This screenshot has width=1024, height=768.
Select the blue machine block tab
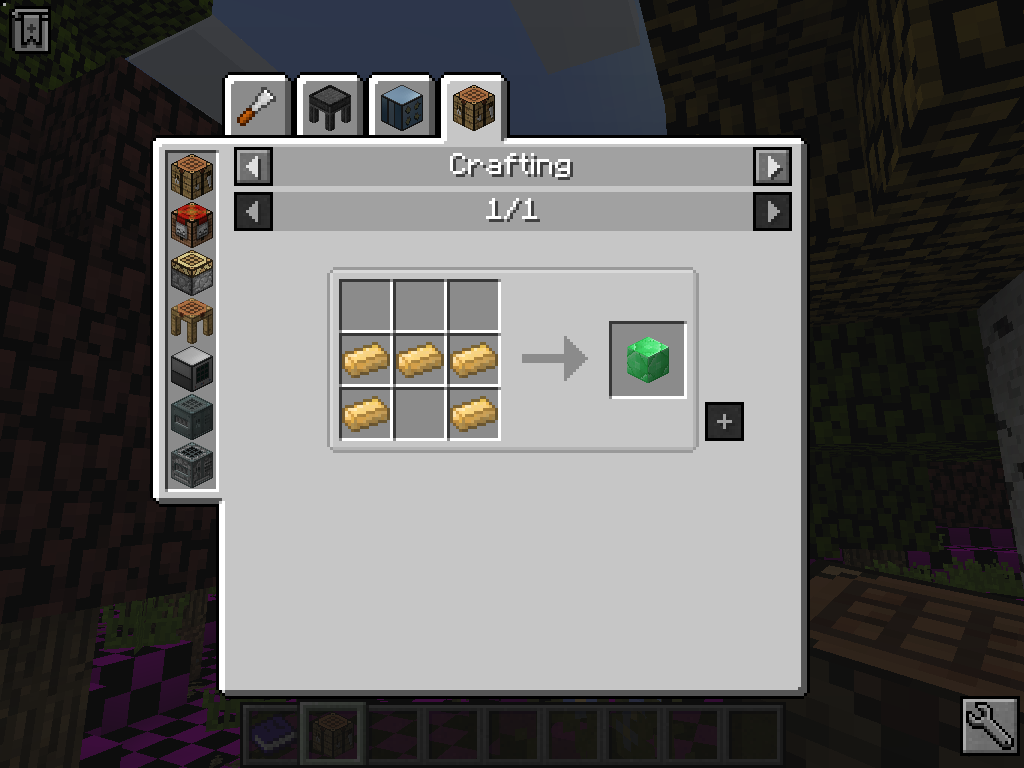click(x=402, y=106)
